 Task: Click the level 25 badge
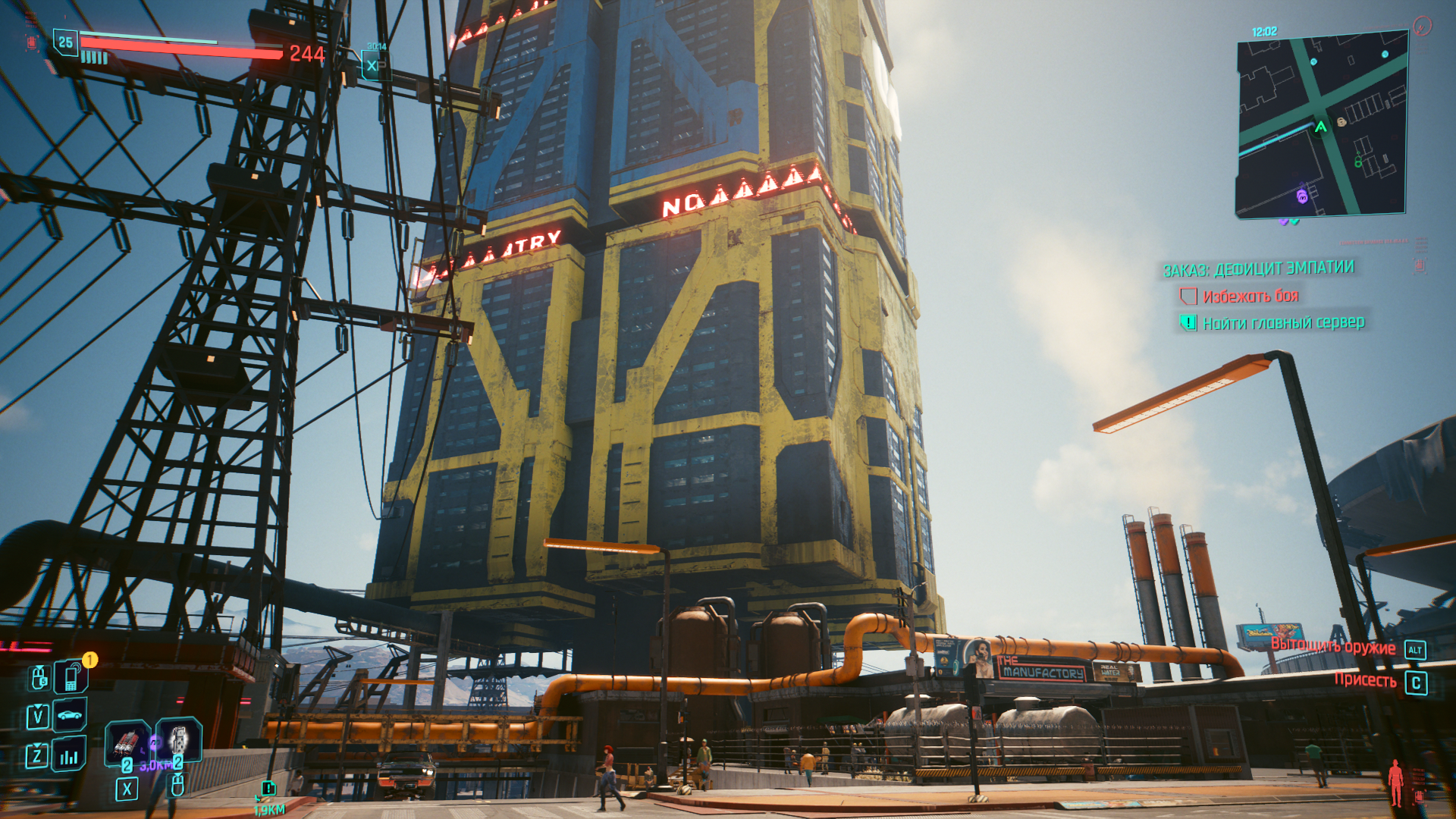(x=66, y=42)
